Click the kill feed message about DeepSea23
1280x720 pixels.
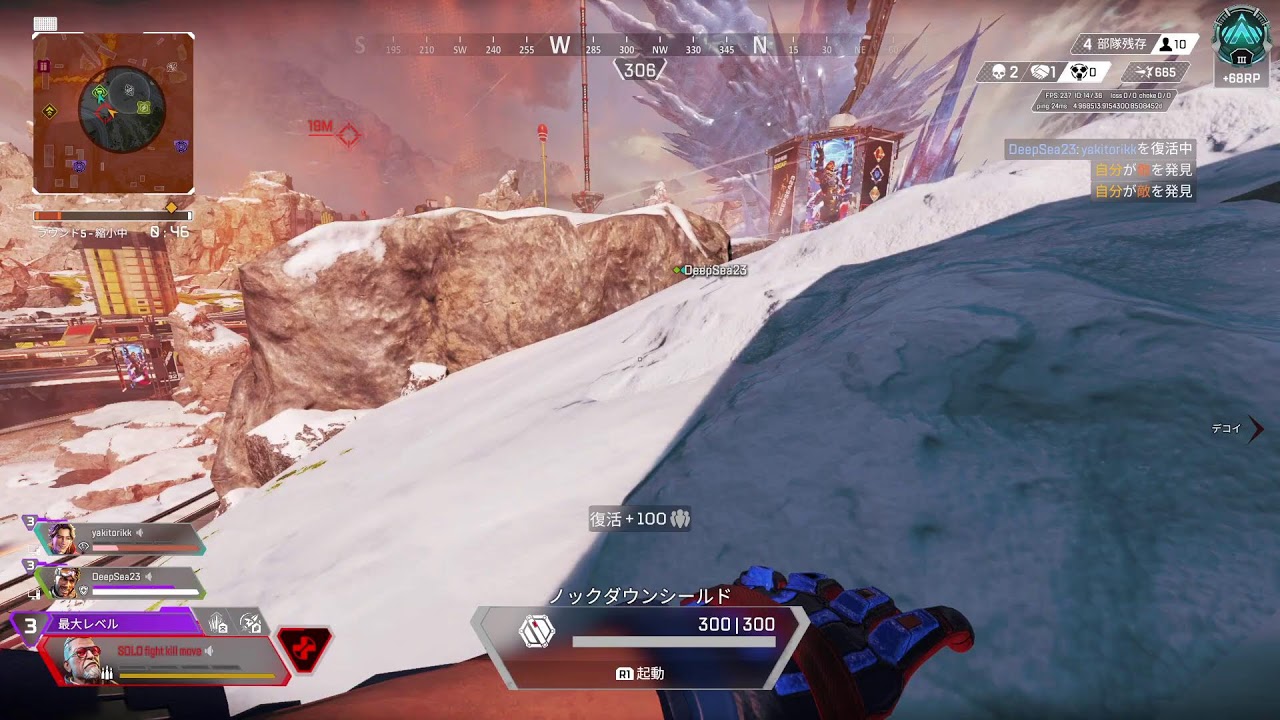pos(1099,149)
